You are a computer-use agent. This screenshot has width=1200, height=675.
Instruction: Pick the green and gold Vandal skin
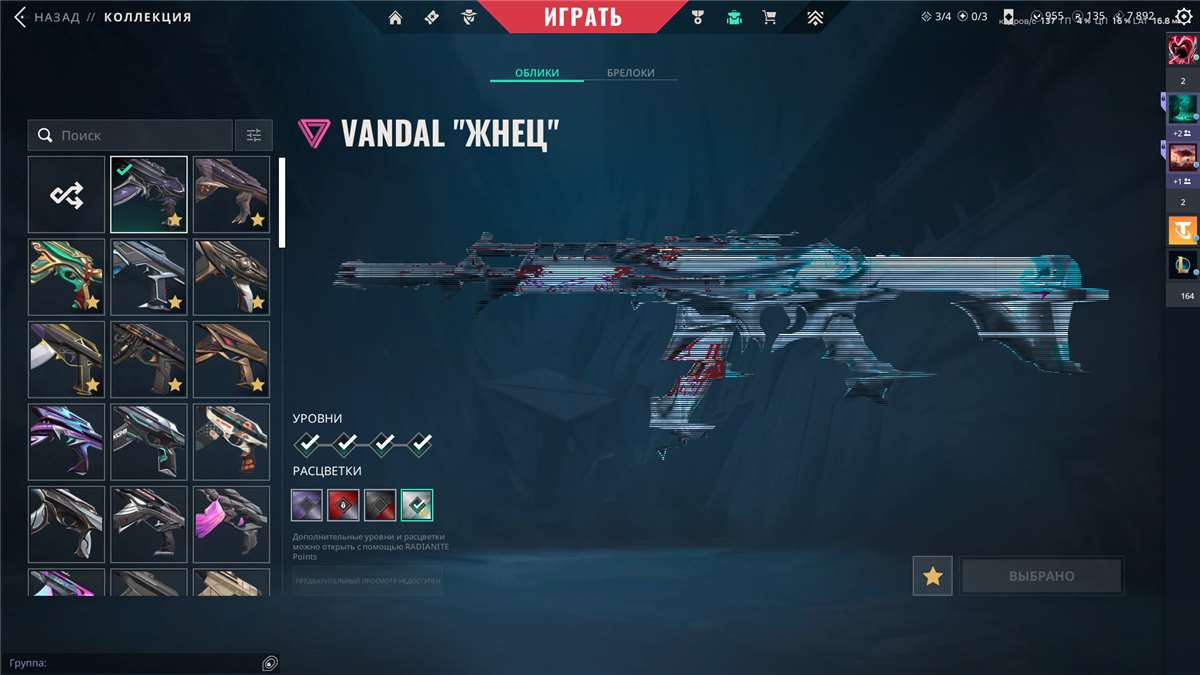coord(66,277)
